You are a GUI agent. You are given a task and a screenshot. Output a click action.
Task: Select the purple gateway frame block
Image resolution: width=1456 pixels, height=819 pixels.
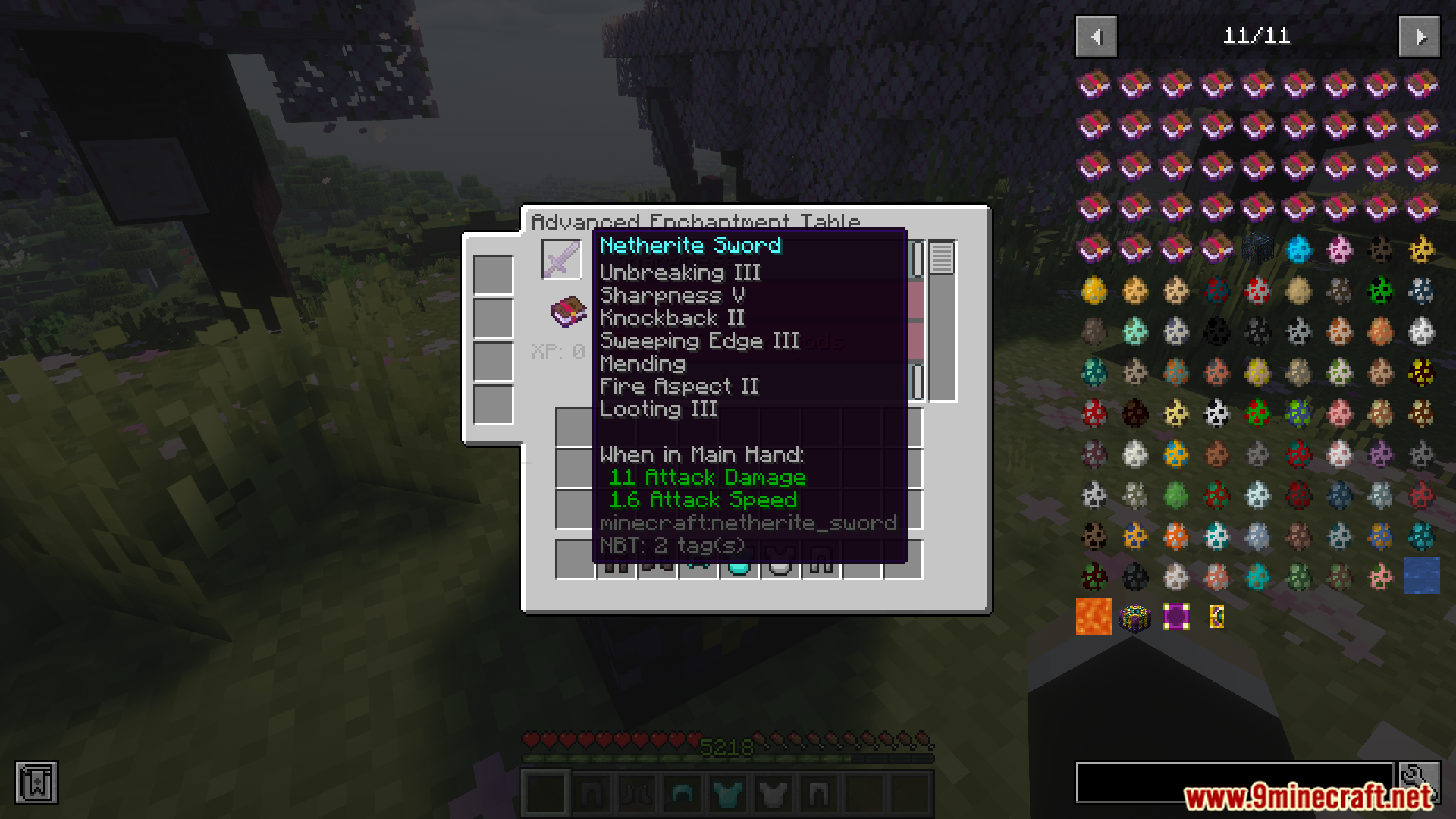tap(1177, 617)
